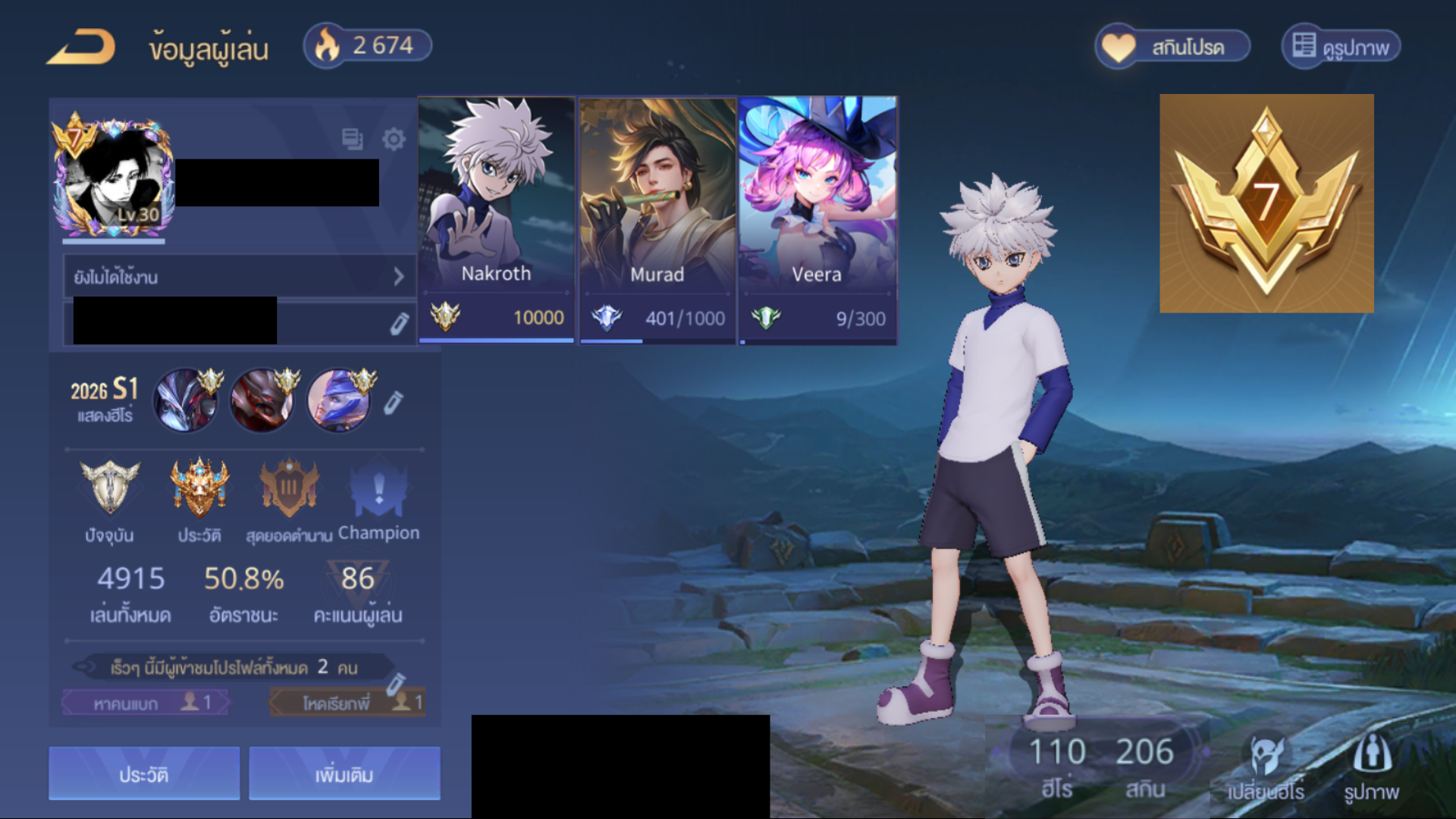Open the เพิ่มเติม more button

pyautogui.click(x=344, y=773)
